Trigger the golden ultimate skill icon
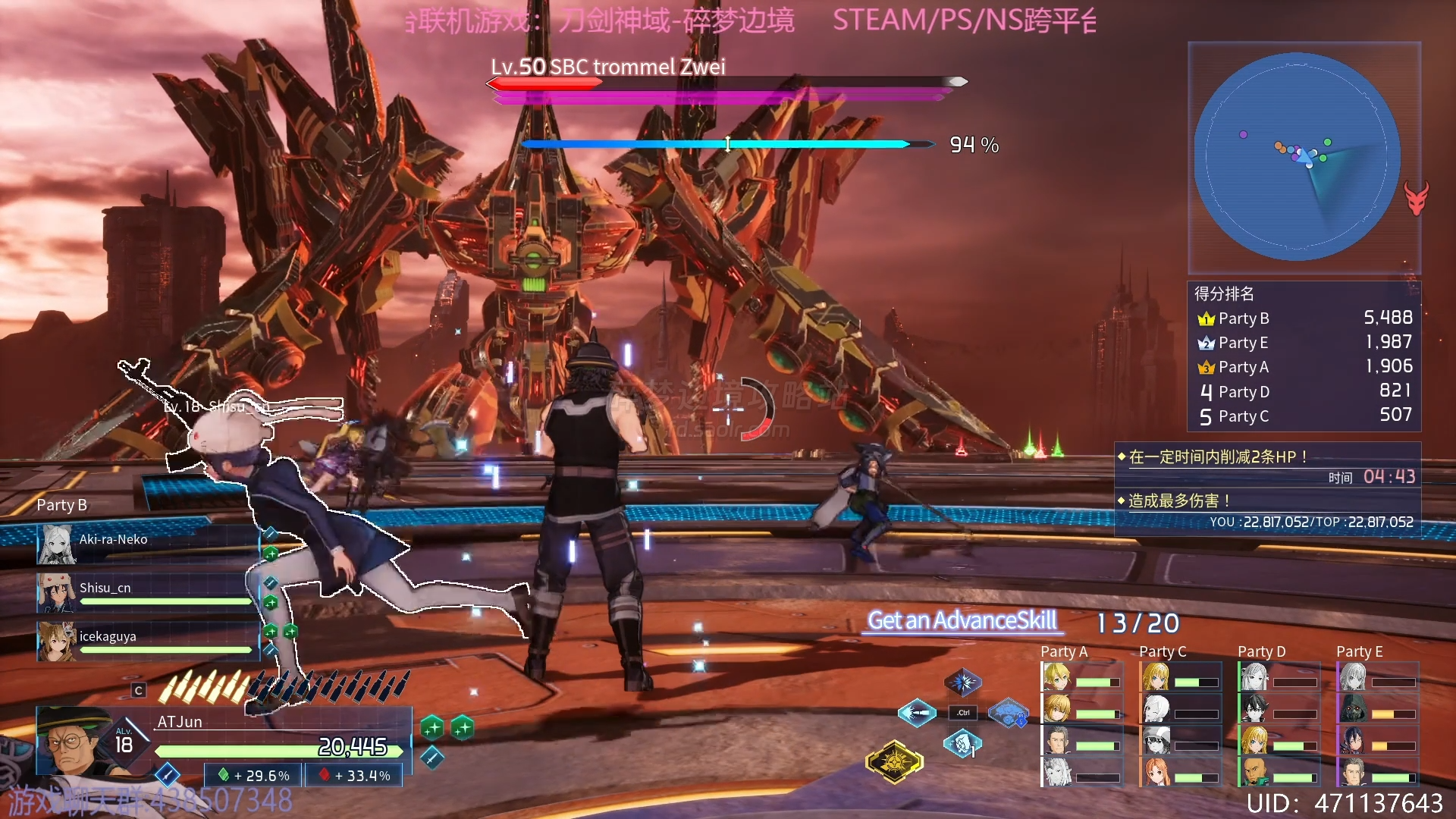Image resolution: width=1456 pixels, height=819 pixels. [x=895, y=761]
